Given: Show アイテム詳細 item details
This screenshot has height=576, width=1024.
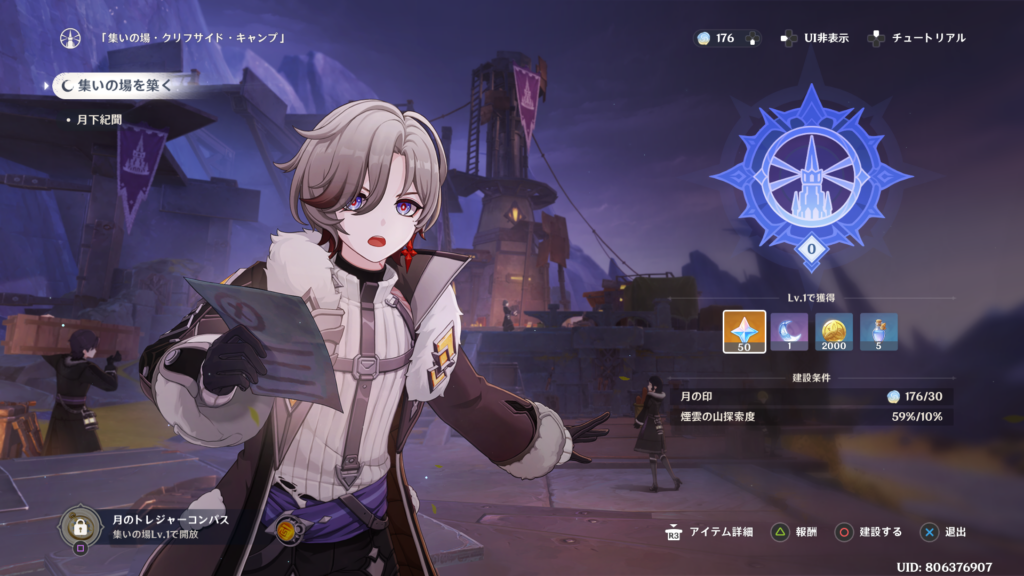Looking at the screenshot, I should [x=711, y=532].
